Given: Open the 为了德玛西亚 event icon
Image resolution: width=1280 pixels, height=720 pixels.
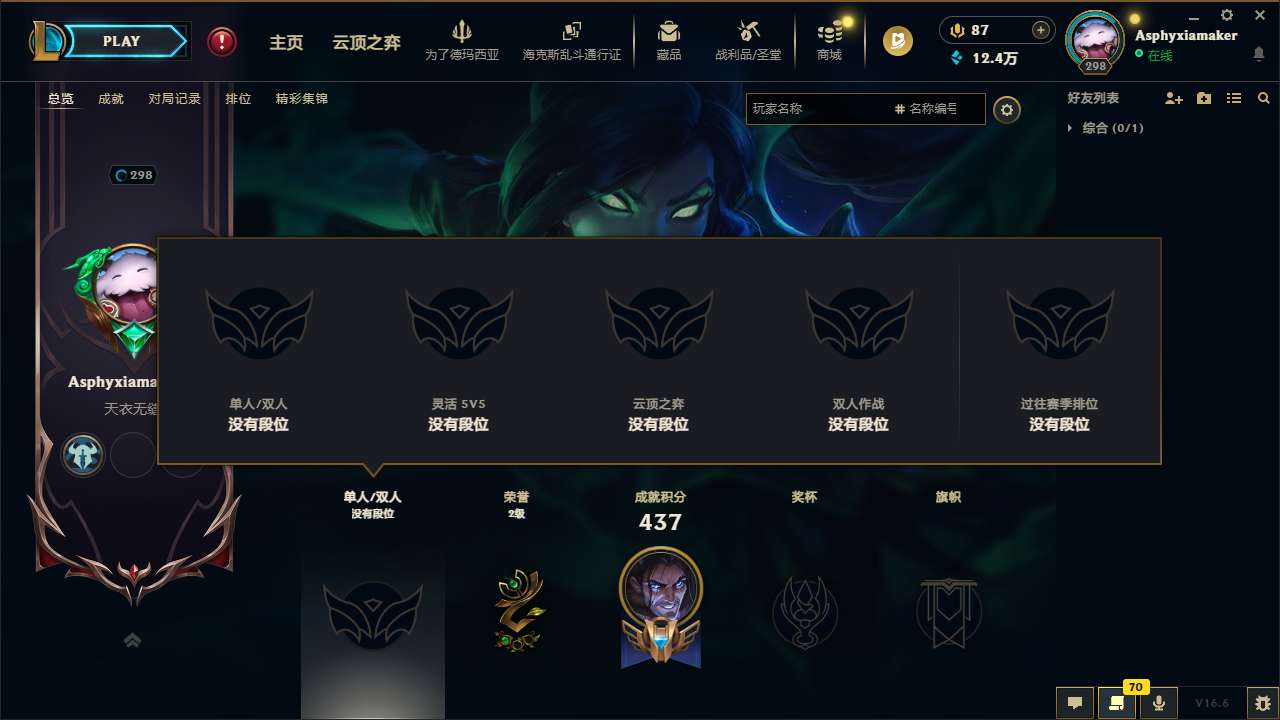Looking at the screenshot, I should 461,40.
